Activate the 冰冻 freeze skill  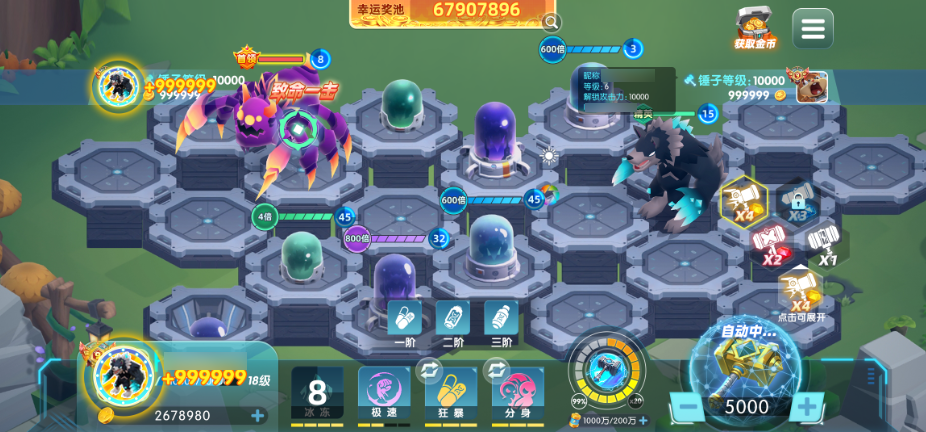(317, 394)
